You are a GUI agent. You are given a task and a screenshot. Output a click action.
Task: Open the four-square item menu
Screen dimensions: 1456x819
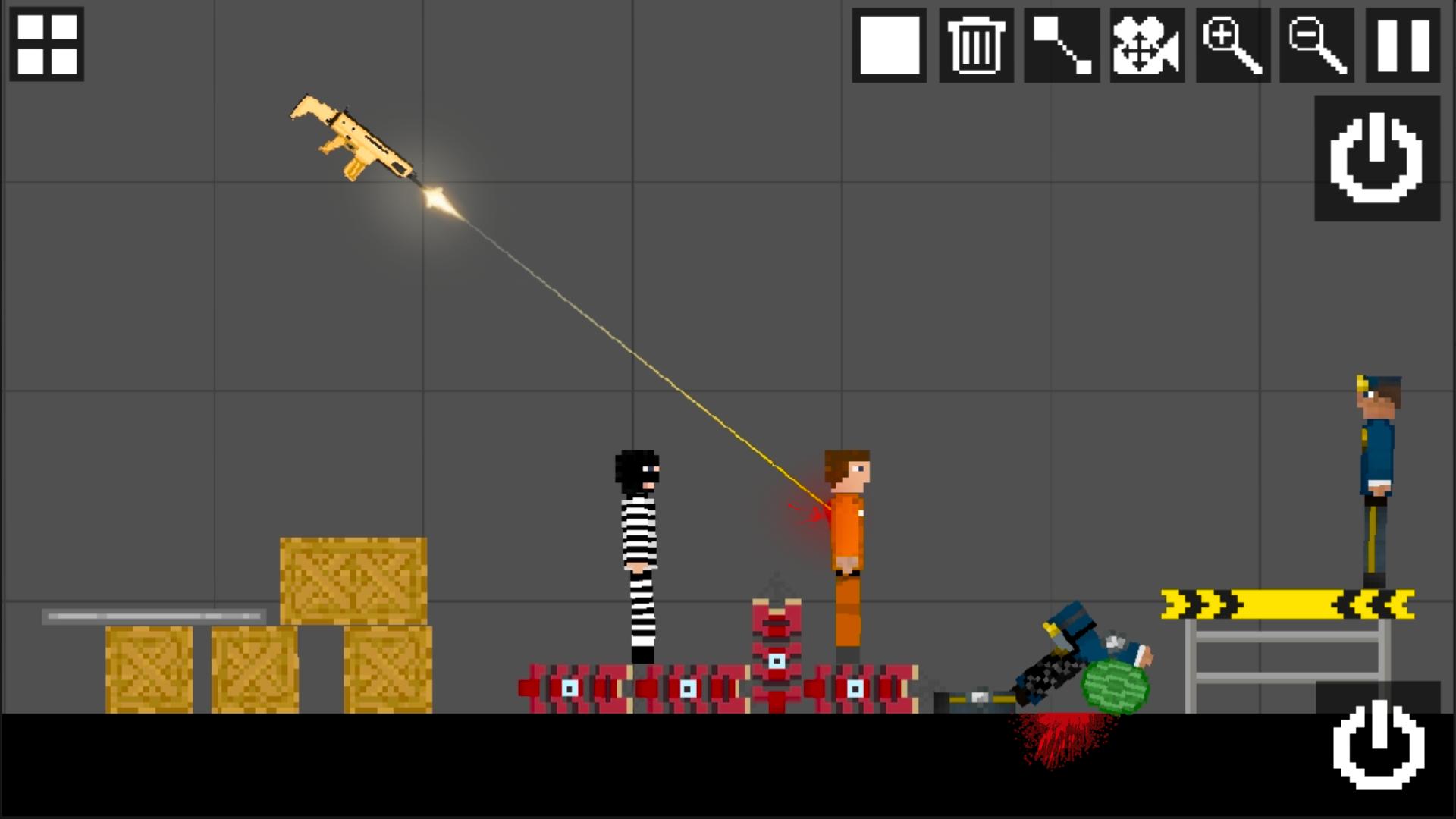coord(47,45)
